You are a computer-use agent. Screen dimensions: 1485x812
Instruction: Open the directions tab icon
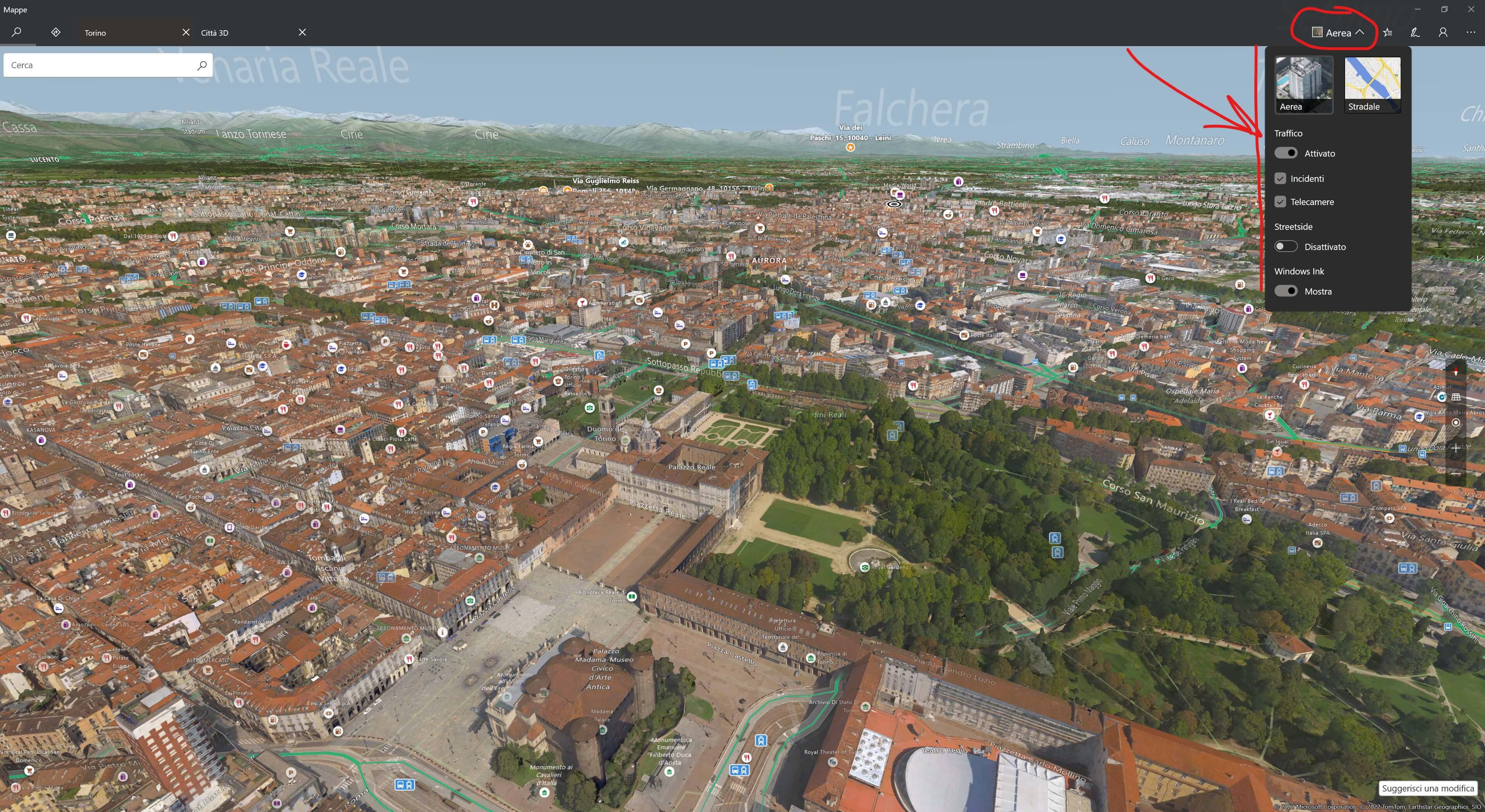56,32
